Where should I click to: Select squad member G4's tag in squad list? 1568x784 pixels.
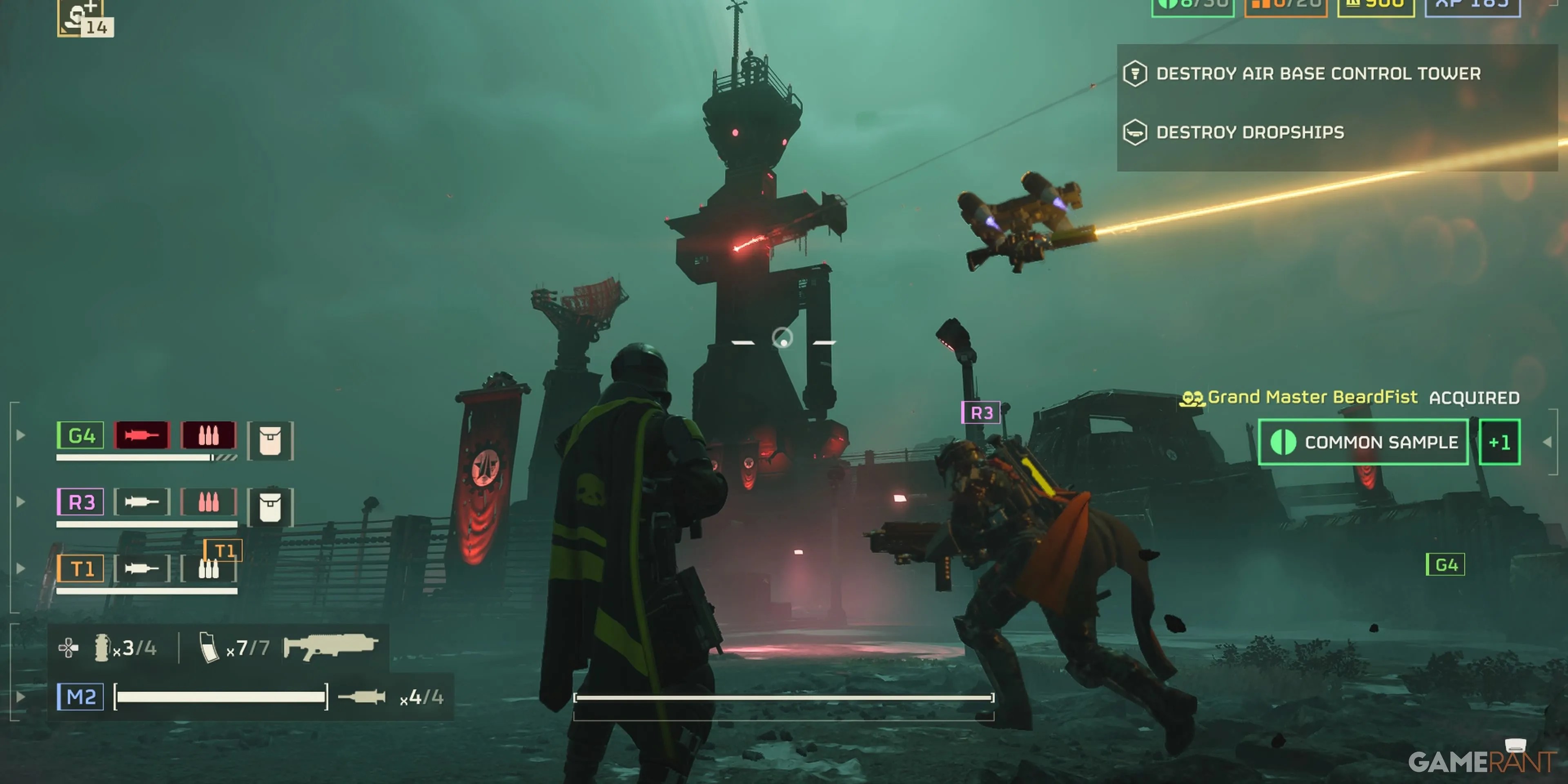click(80, 435)
